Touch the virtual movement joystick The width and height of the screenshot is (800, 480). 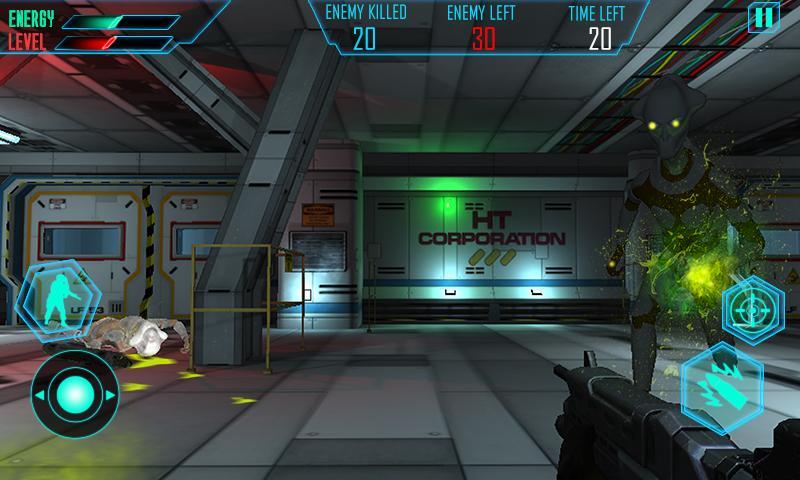coord(74,393)
